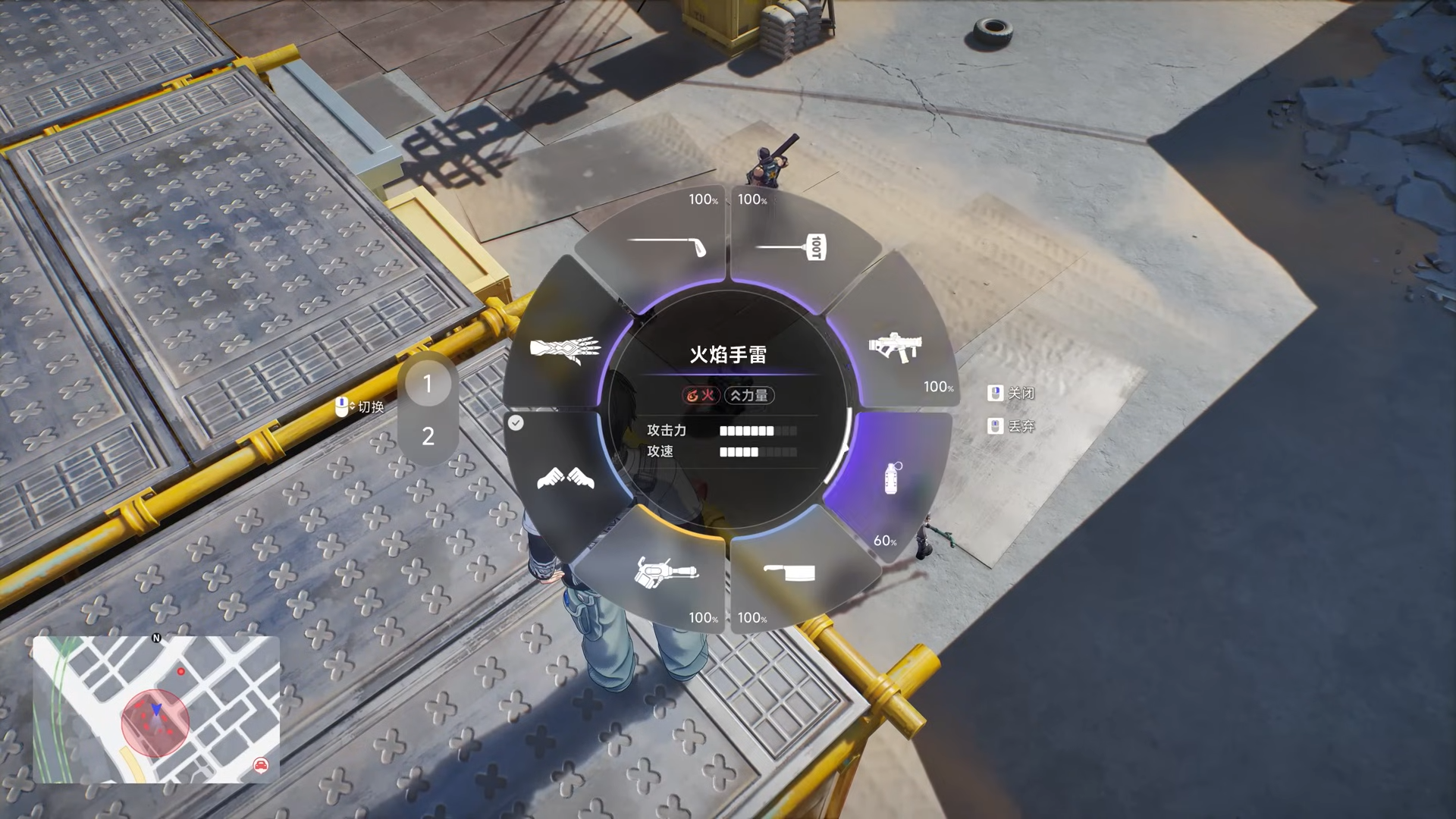This screenshot has height=819, width=1456.
Task: Equip the assault rifle from the wheel
Action: coord(895,347)
